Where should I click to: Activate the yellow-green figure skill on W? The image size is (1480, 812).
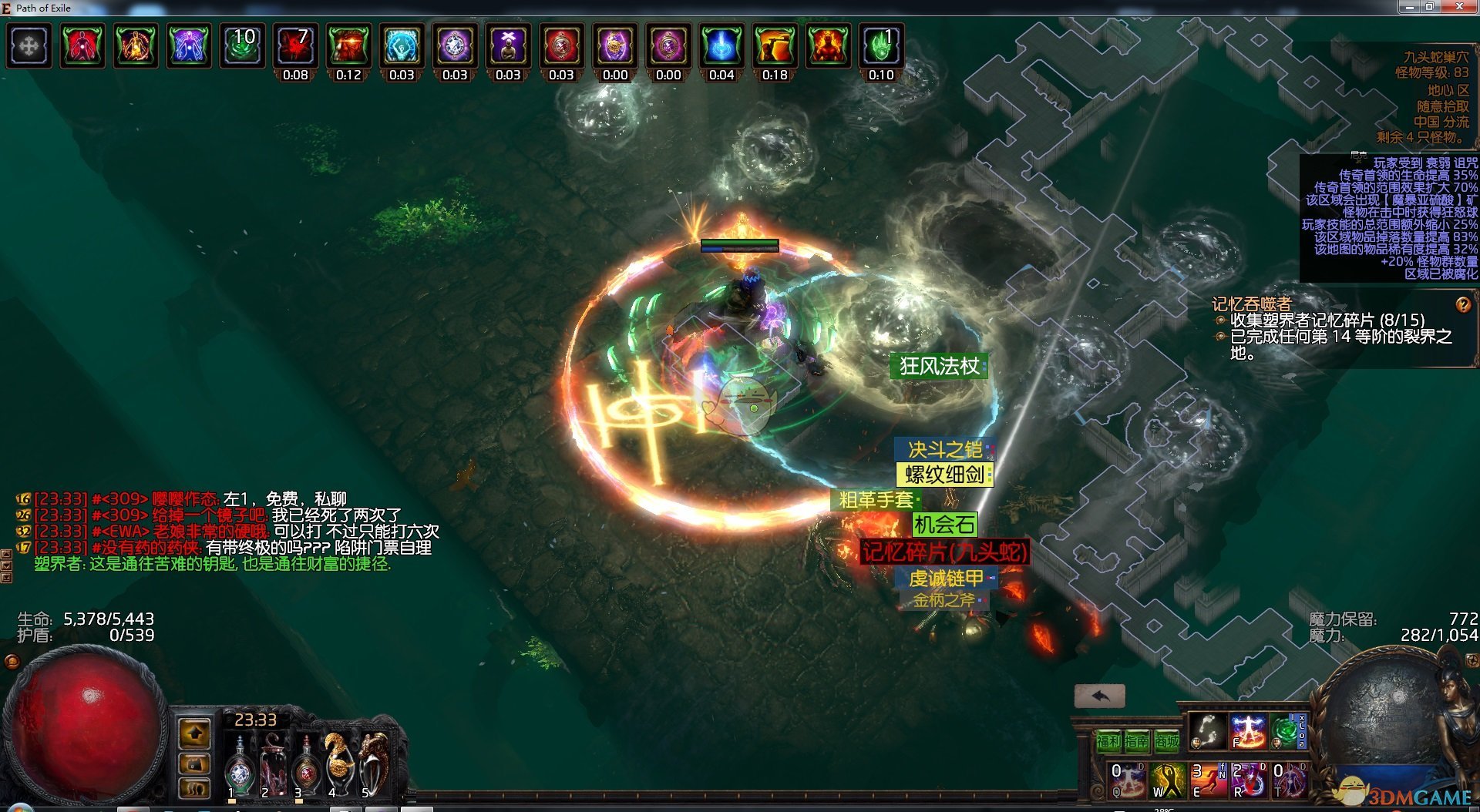(x=1167, y=780)
